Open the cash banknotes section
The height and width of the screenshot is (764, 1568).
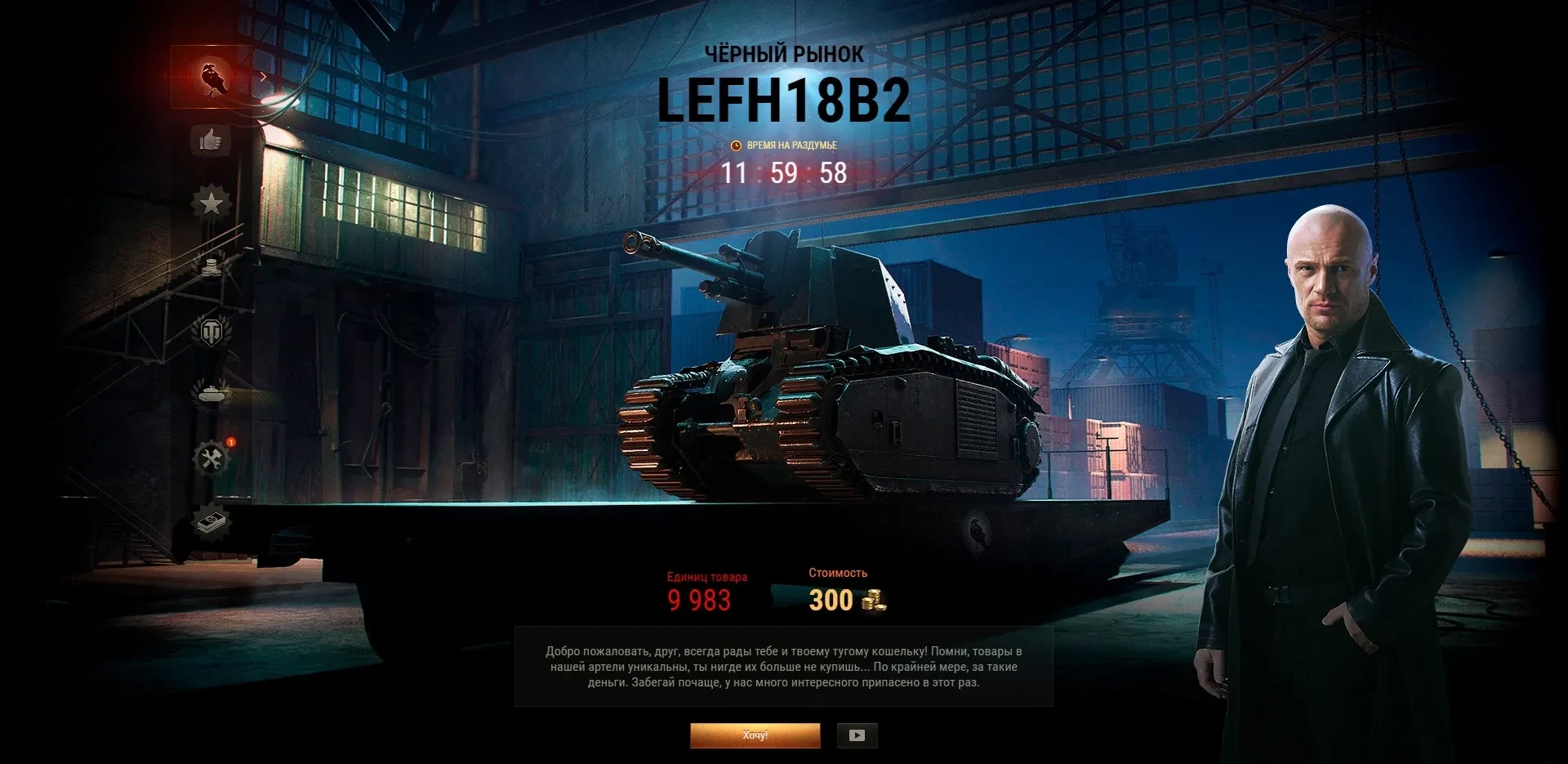(212, 521)
